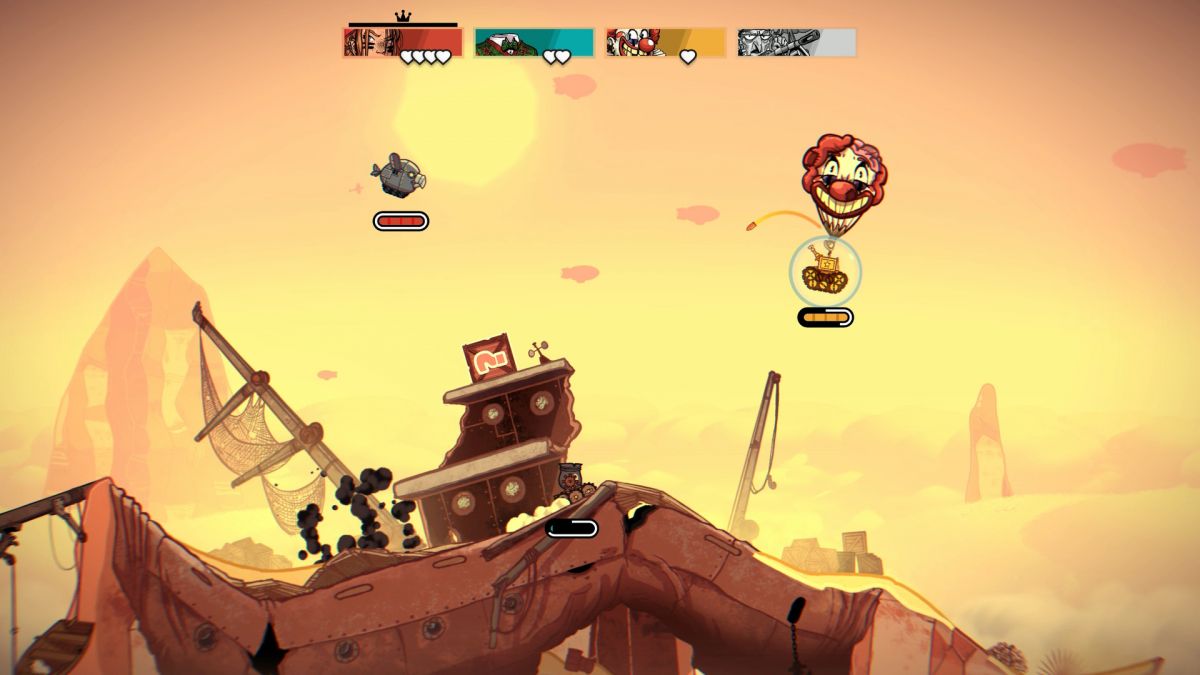Select the yellow clown player panel
The width and height of the screenshot is (1200, 675).
pyautogui.click(x=665, y=43)
